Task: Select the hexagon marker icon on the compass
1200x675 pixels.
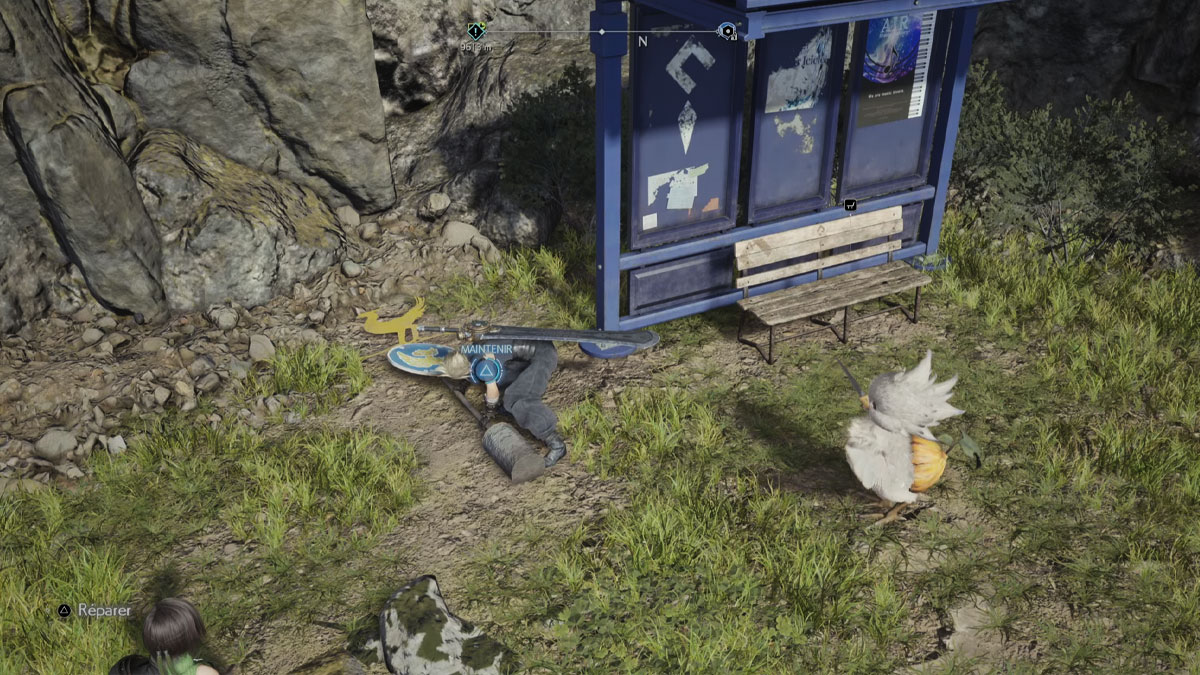Action: tap(727, 31)
